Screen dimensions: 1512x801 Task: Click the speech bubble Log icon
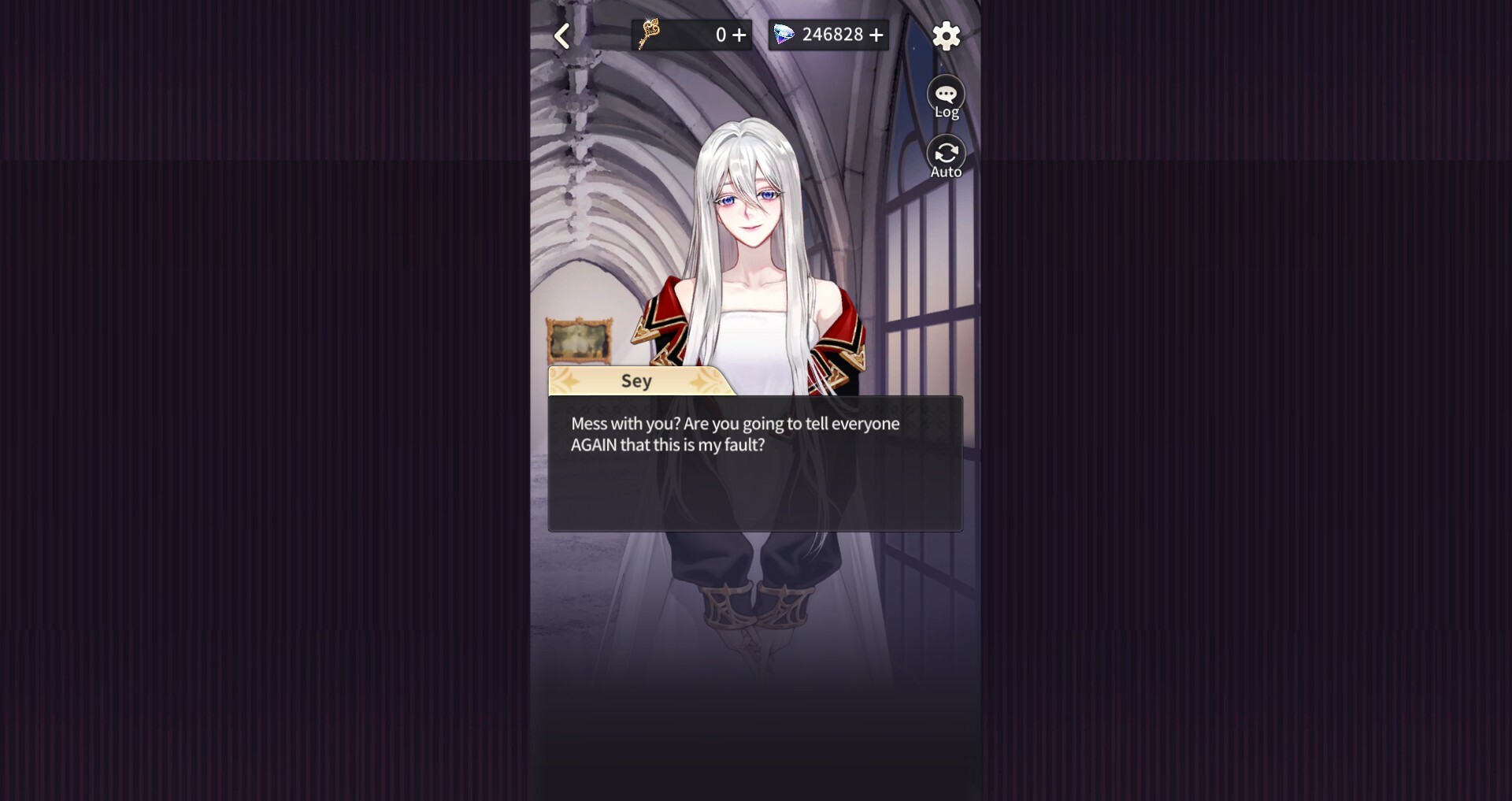945,91
